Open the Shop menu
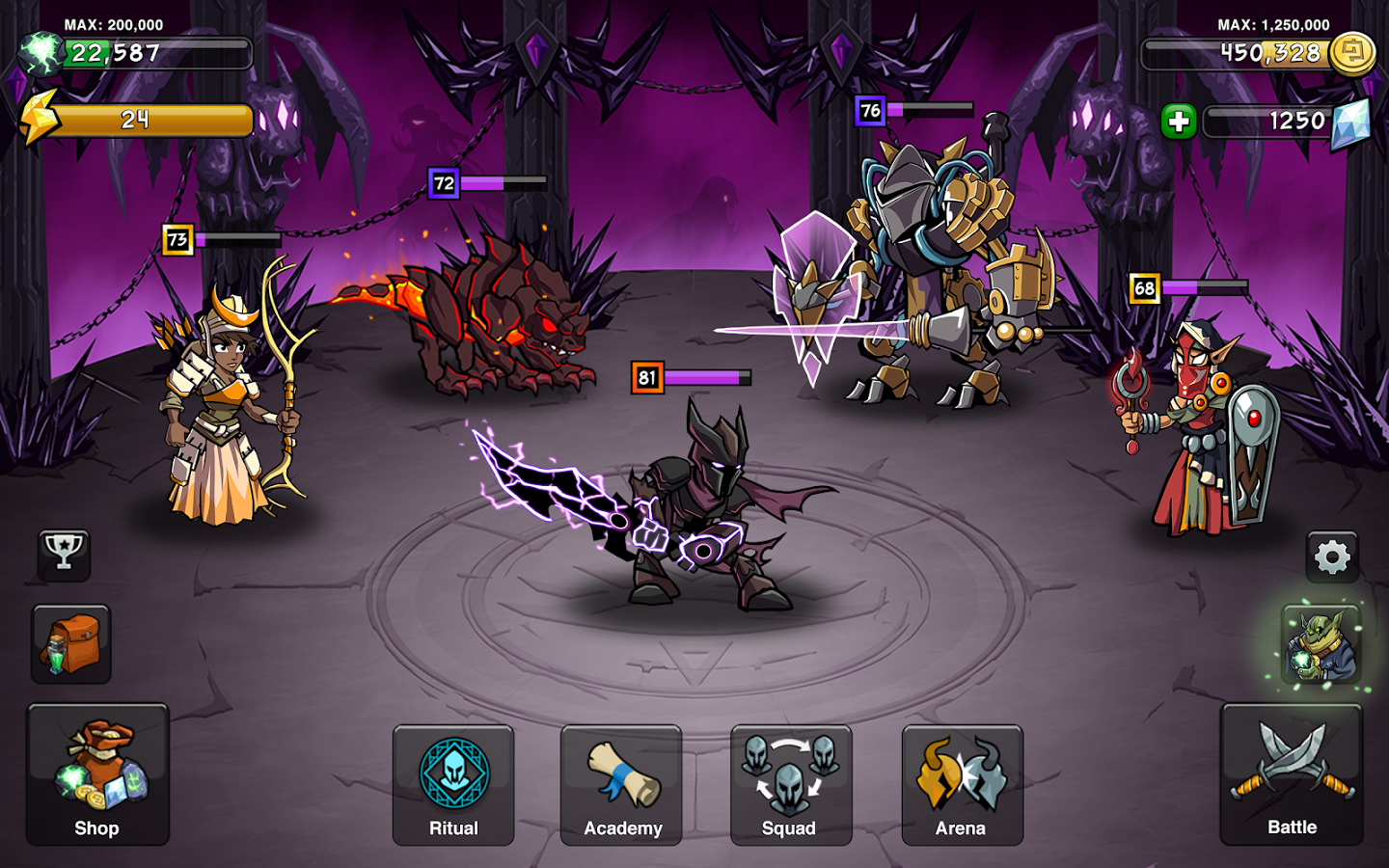This screenshot has width=1389, height=868. click(x=97, y=774)
